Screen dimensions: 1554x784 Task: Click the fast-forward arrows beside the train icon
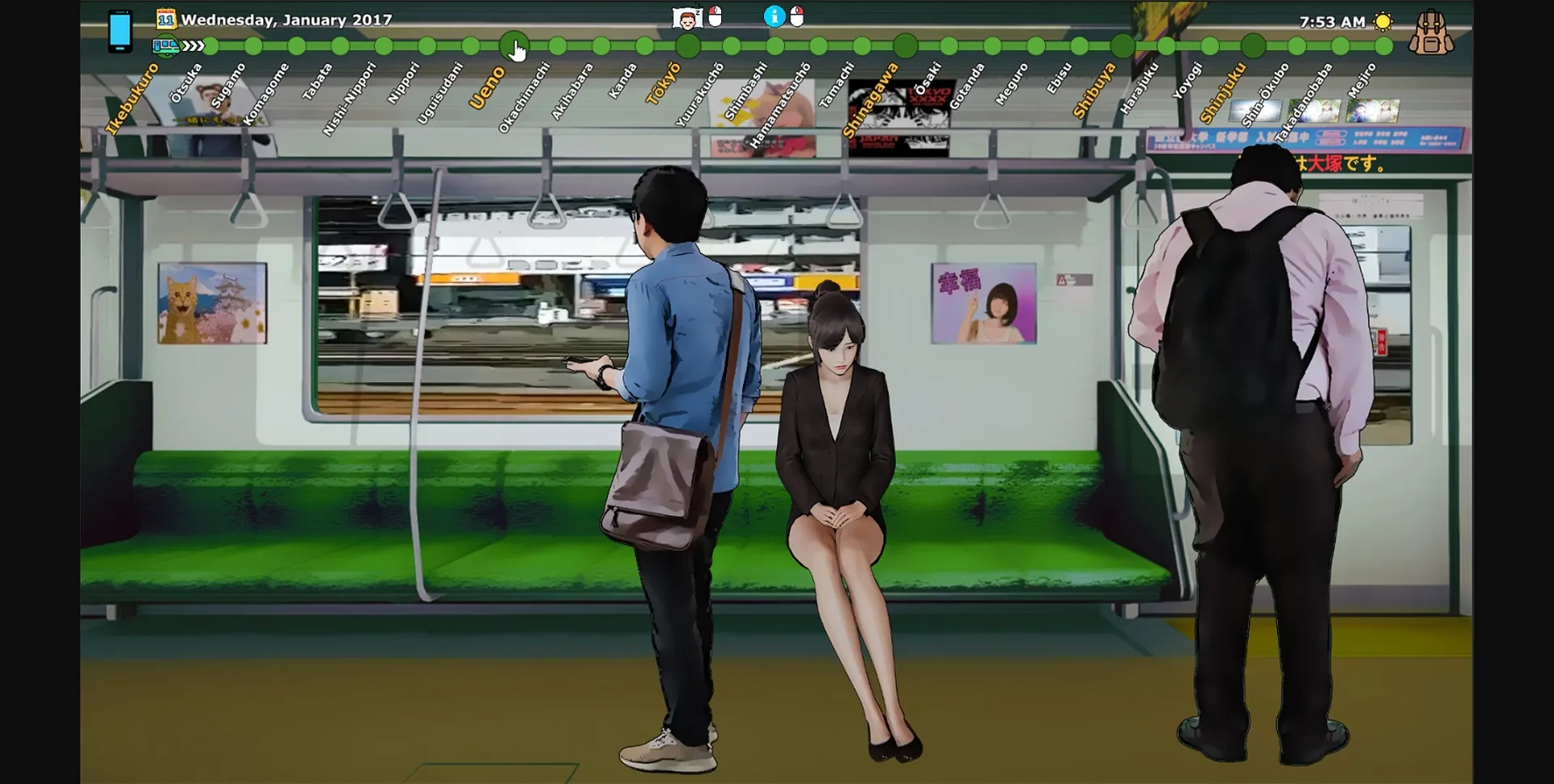click(191, 47)
